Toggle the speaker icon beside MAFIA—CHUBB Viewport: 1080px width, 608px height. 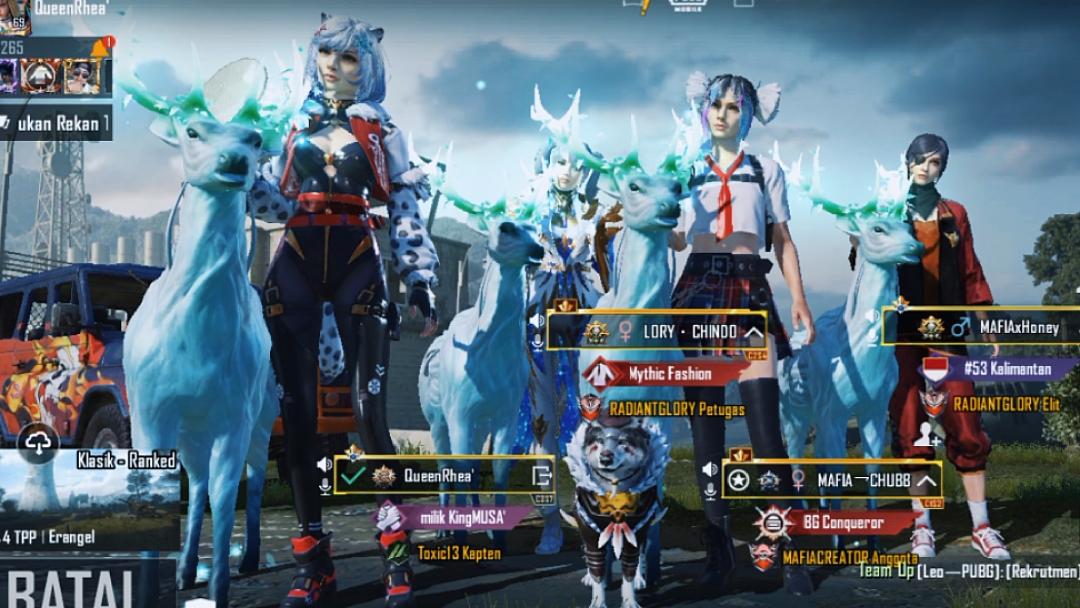(709, 469)
